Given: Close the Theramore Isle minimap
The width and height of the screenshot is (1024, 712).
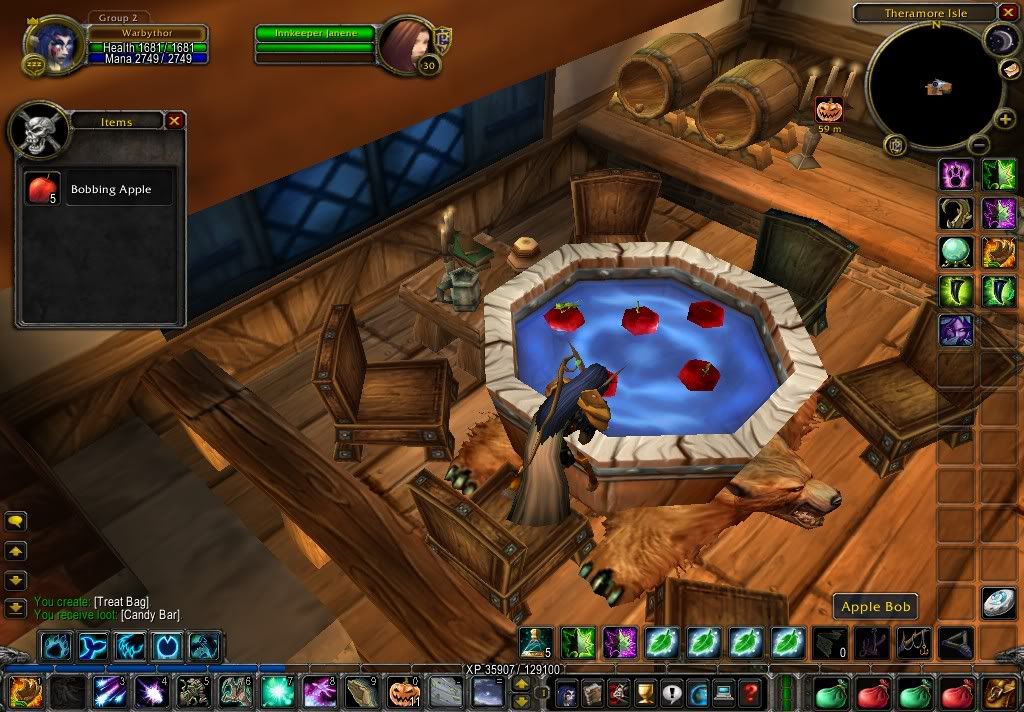Looking at the screenshot, I should tap(1006, 13).
